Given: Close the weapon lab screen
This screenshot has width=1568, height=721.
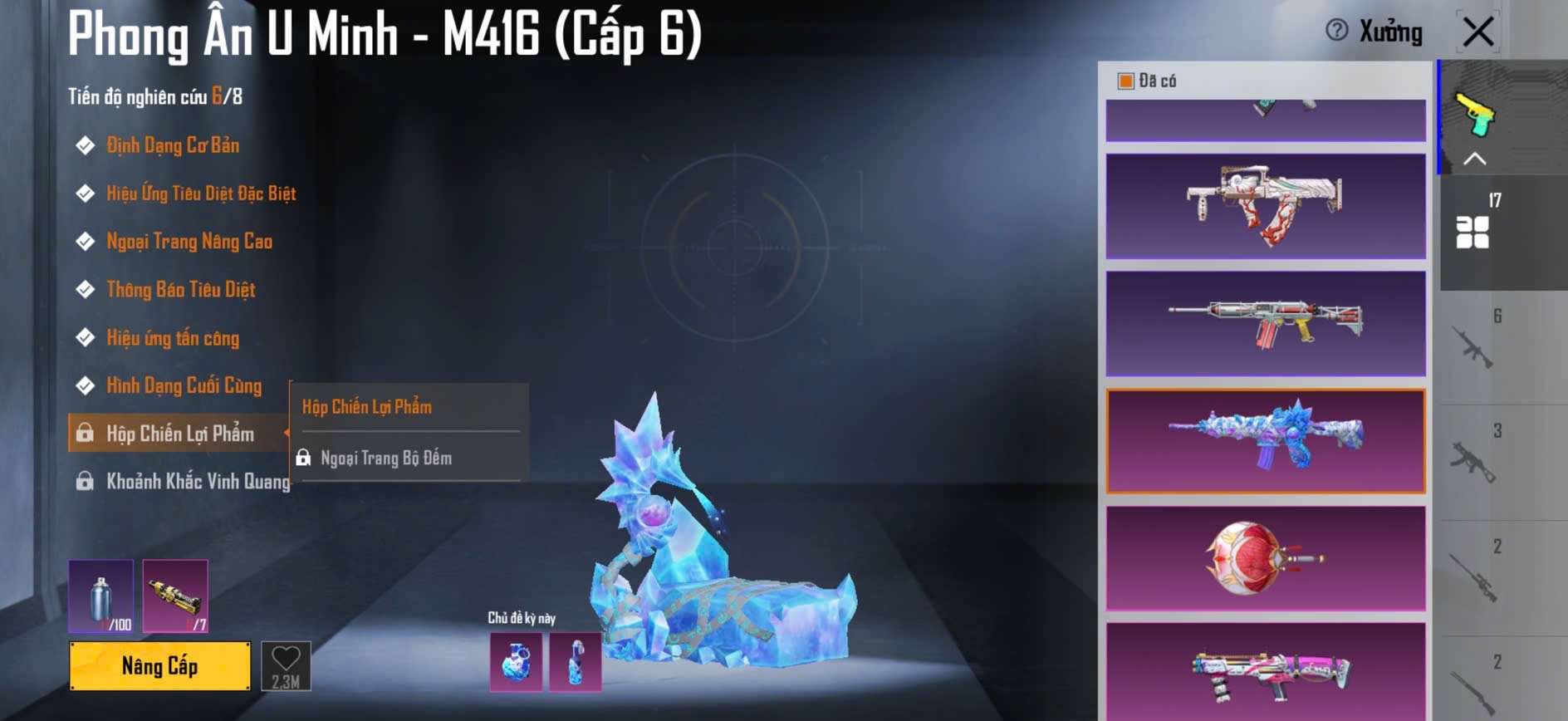Looking at the screenshot, I should pyautogui.click(x=1477, y=32).
